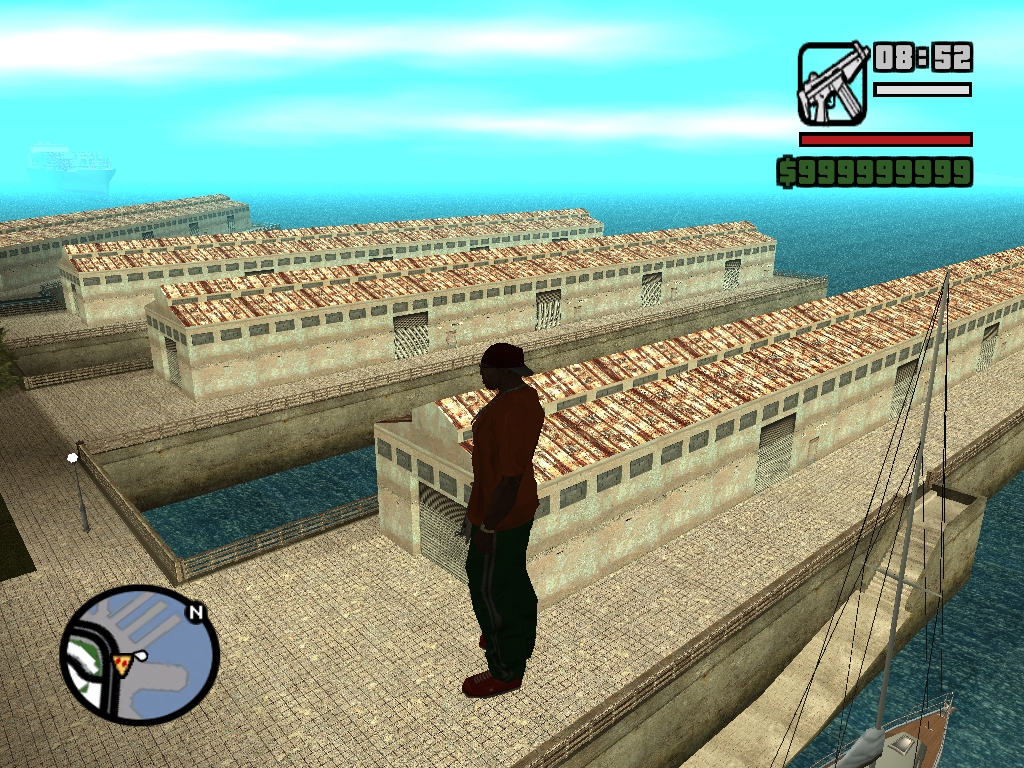
Task: Click the MP5 submachine gun weapon icon
Action: click(832, 84)
